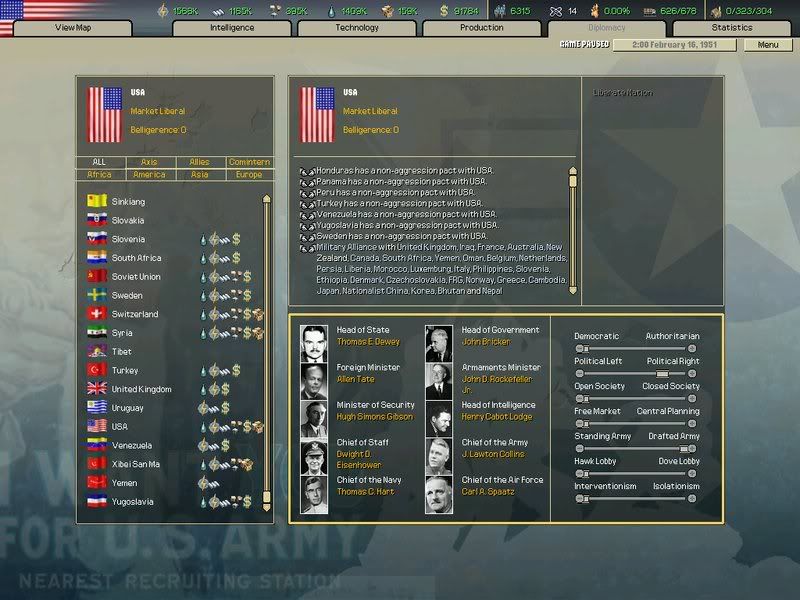Screen dimensions: 800x600
Task: Choose Chief of Staff Dwight D. Eisenhower portrait
Action: [314, 457]
